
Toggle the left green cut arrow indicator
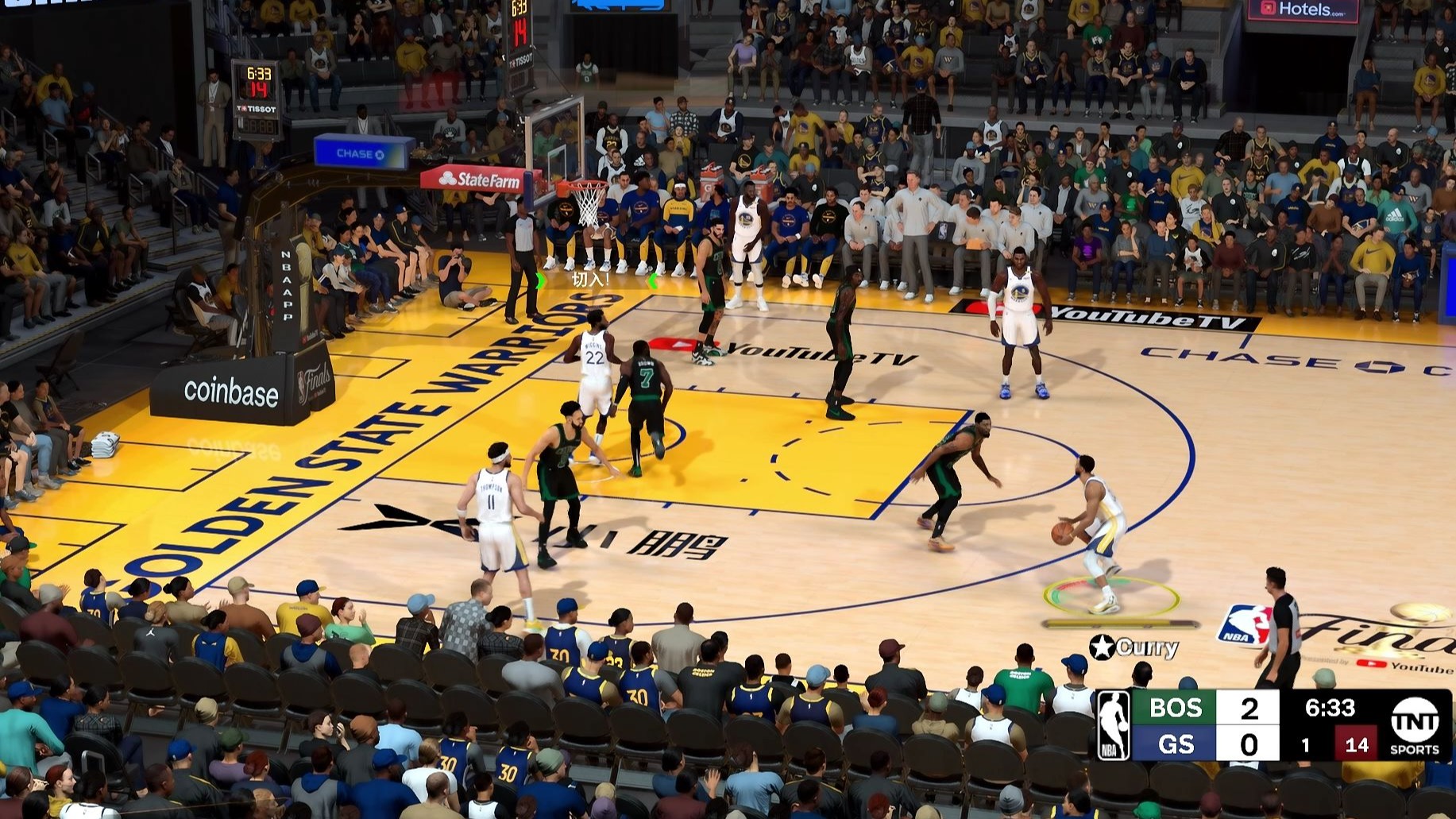[x=541, y=280]
